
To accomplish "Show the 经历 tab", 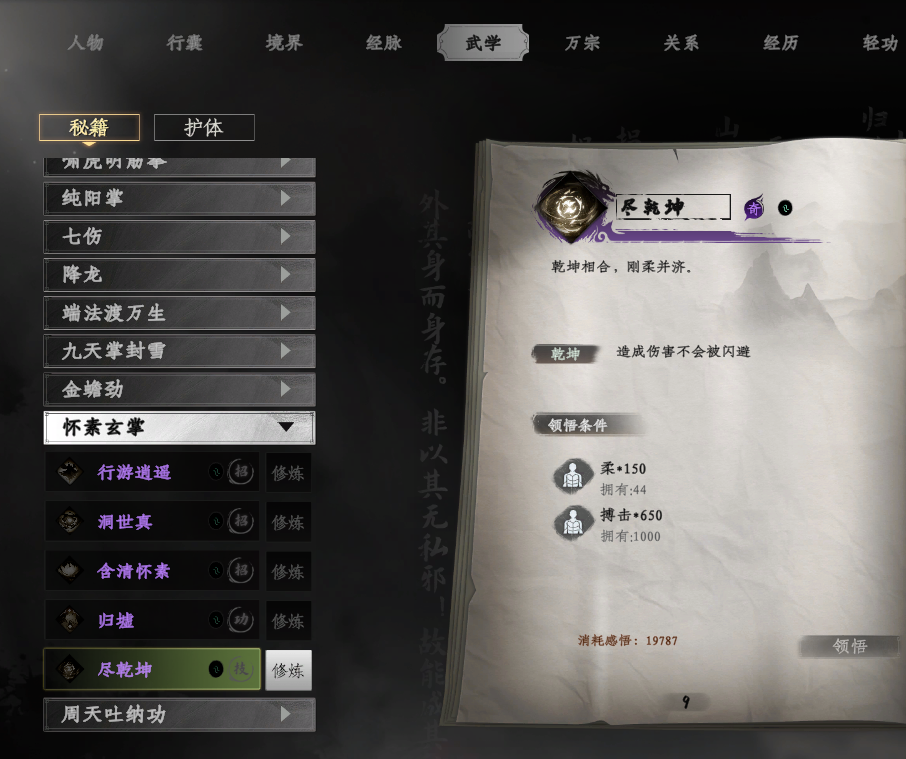I will (x=781, y=43).
